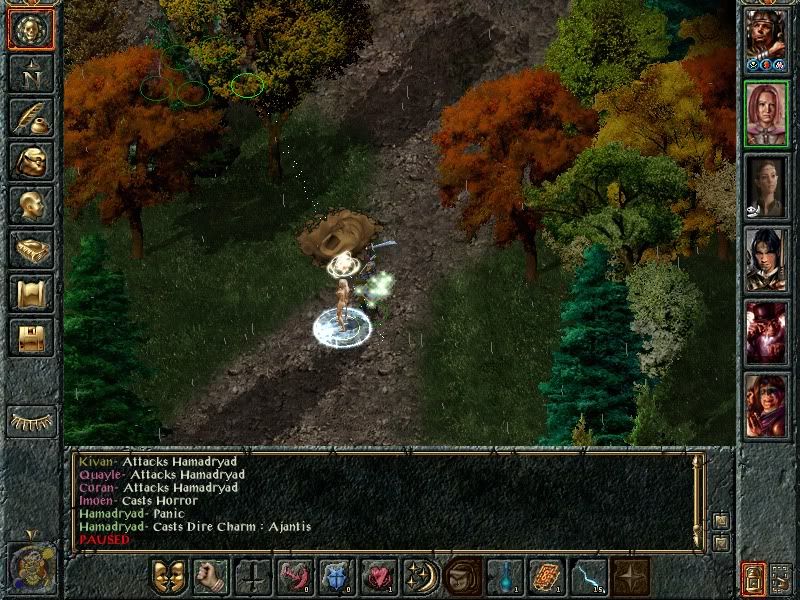Image resolution: width=800 pixels, height=600 pixels.
Task: Open the area map with the N compass button
Action: 31,73
